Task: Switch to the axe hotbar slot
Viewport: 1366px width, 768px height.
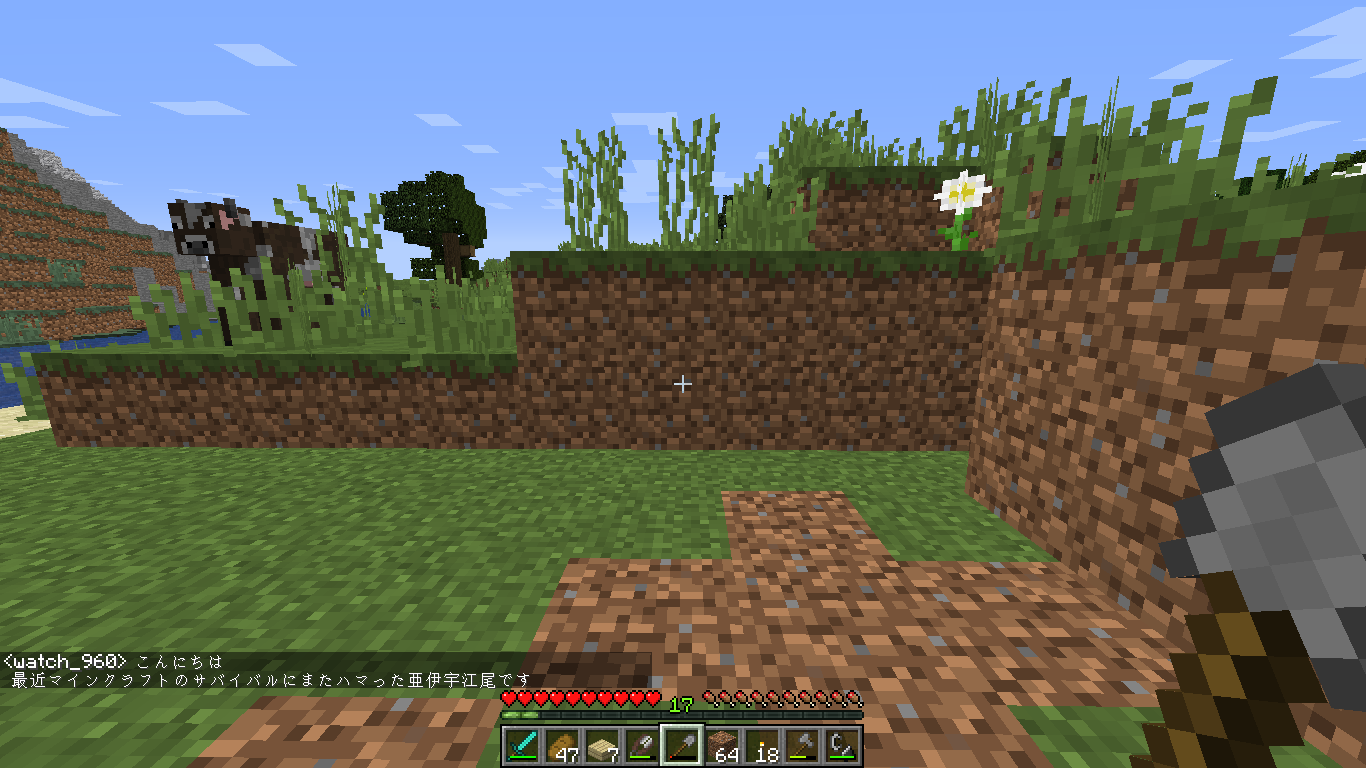Action: (x=803, y=745)
